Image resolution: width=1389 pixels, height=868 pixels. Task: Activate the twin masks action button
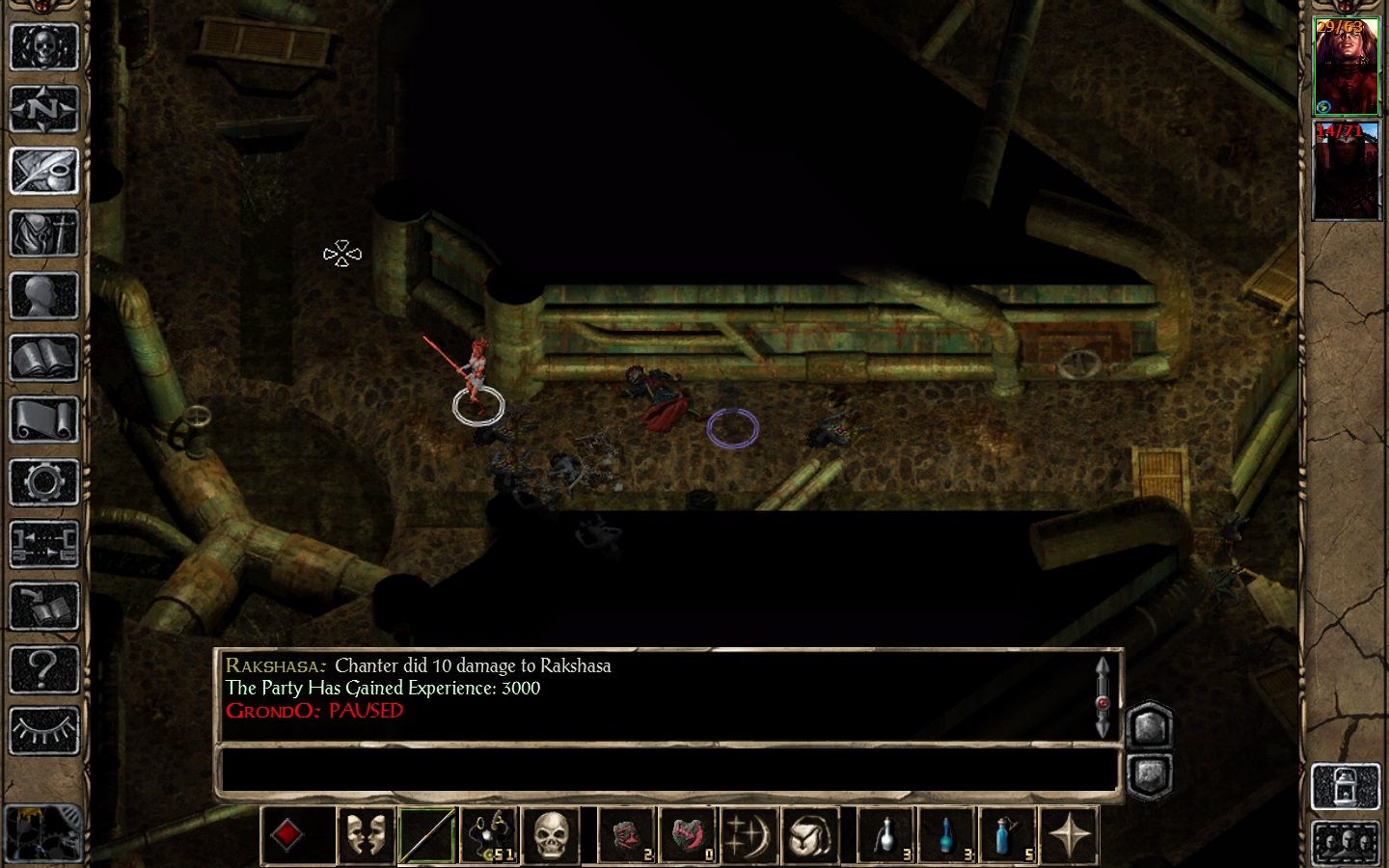tap(366, 834)
